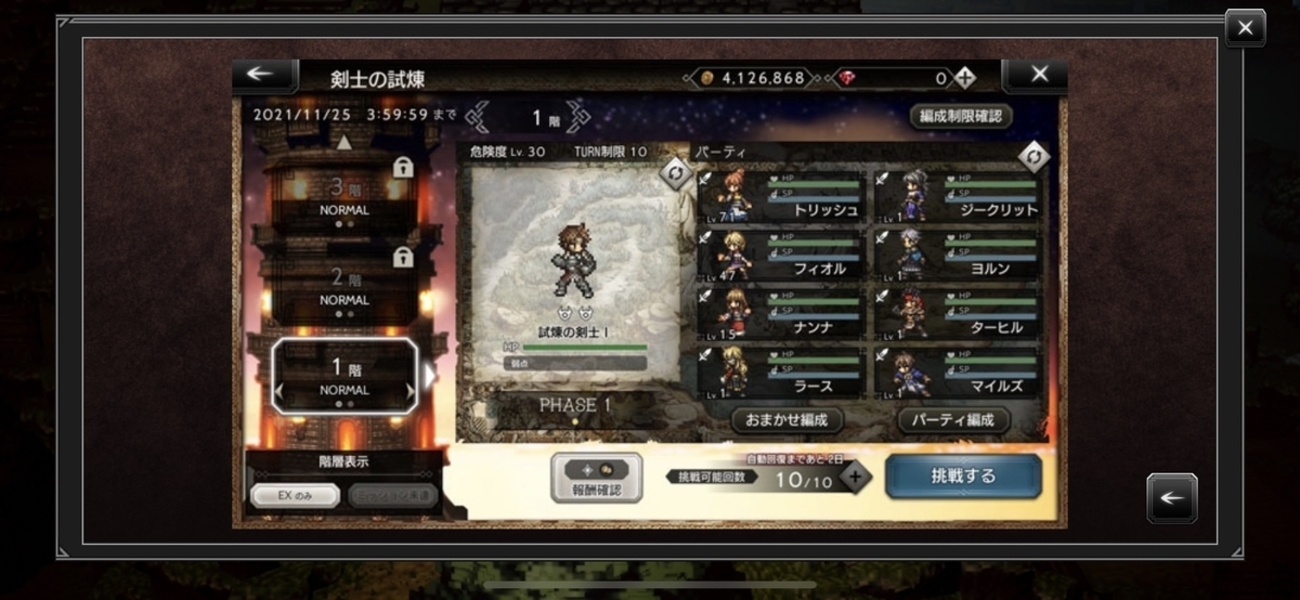The width and height of the screenshot is (1300, 600).
Task: Open the 報酬確認 rewards check
Action: pyautogui.click(x=596, y=478)
